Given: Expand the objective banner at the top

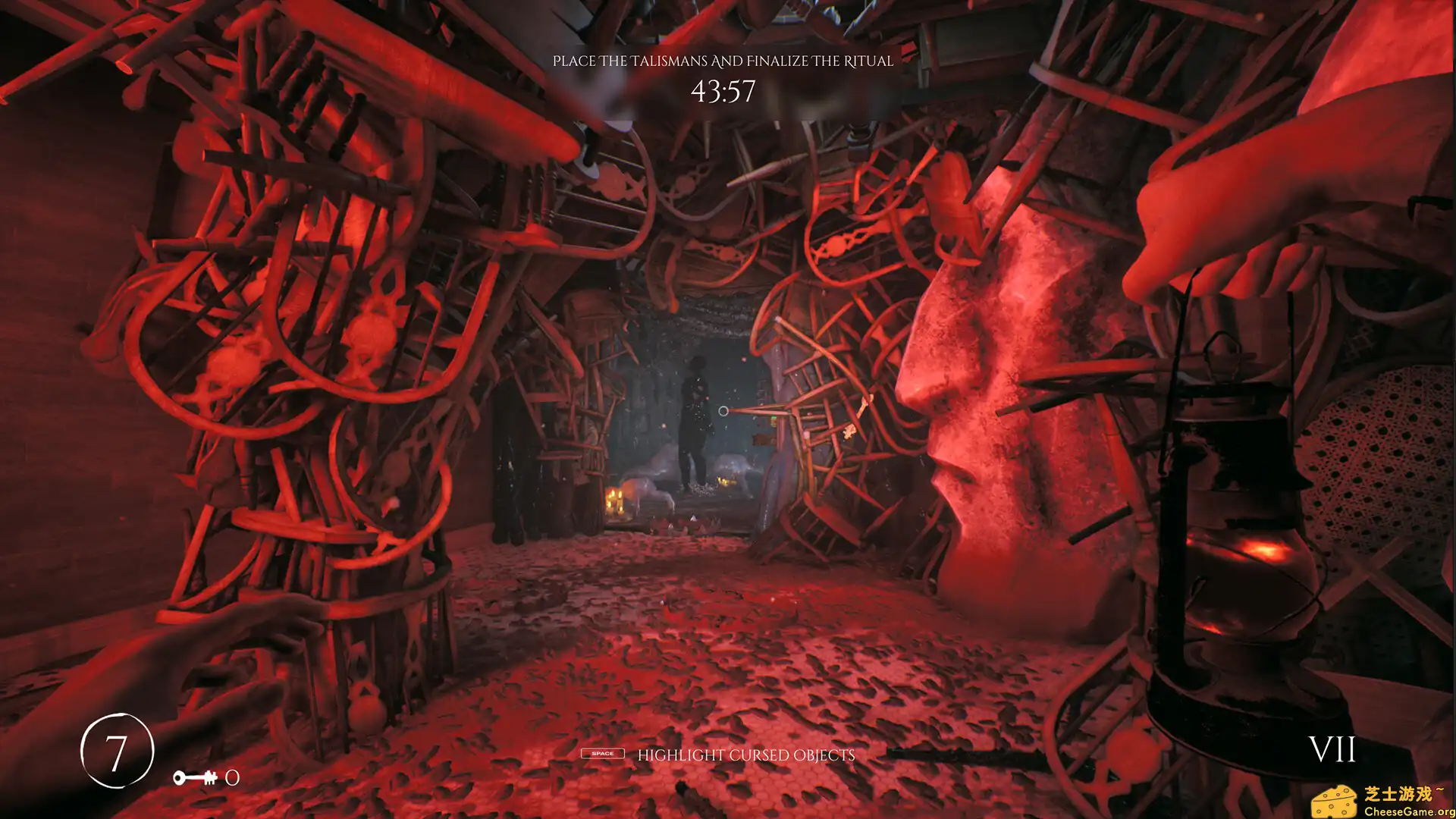Looking at the screenshot, I should point(724,62).
